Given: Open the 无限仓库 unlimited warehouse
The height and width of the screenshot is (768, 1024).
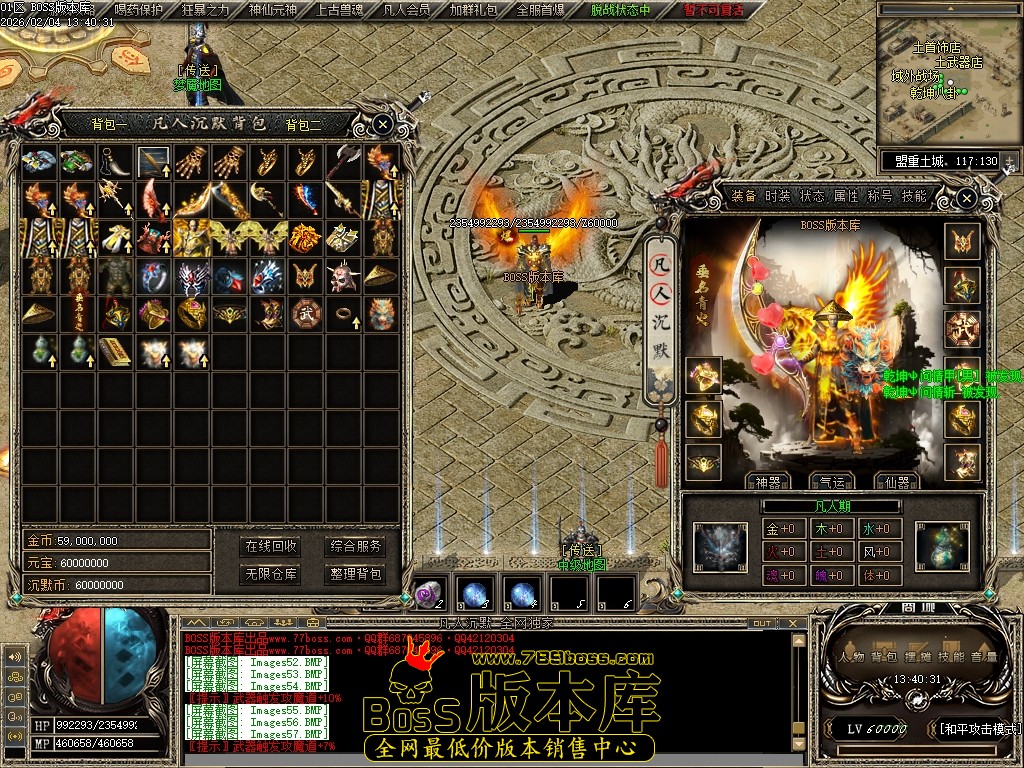Looking at the screenshot, I should click(x=271, y=574).
